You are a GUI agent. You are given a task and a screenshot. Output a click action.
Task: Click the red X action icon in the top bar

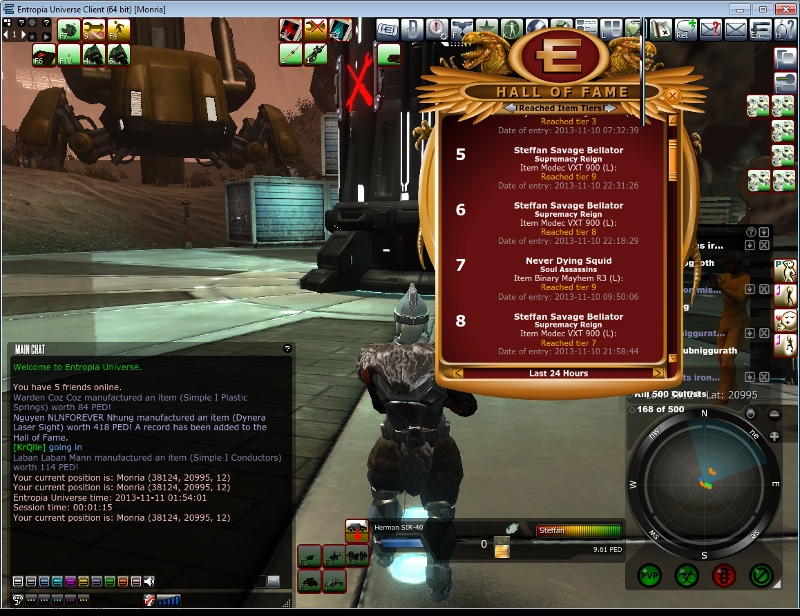[315, 29]
